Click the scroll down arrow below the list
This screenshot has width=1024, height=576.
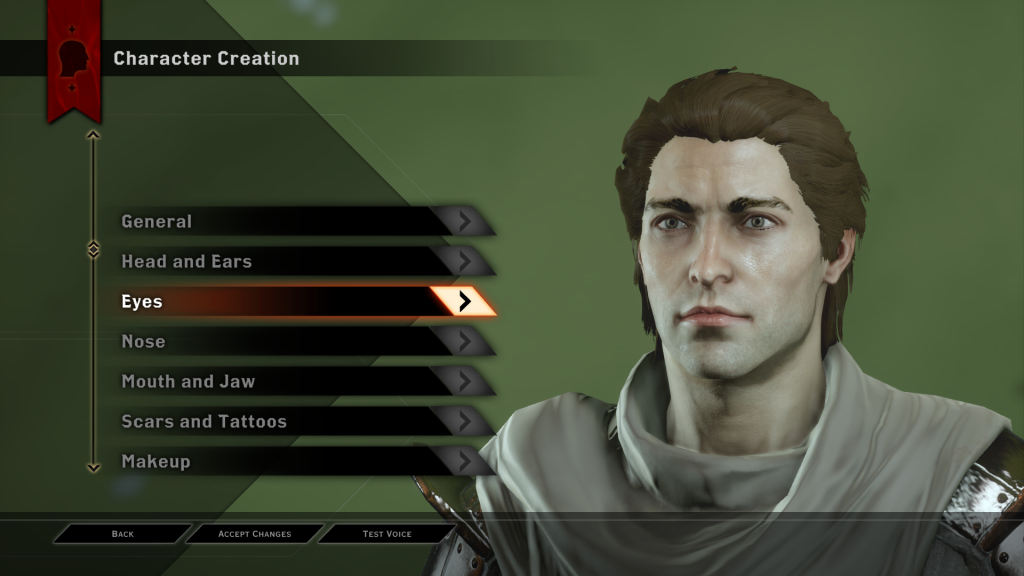[x=93, y=466]
